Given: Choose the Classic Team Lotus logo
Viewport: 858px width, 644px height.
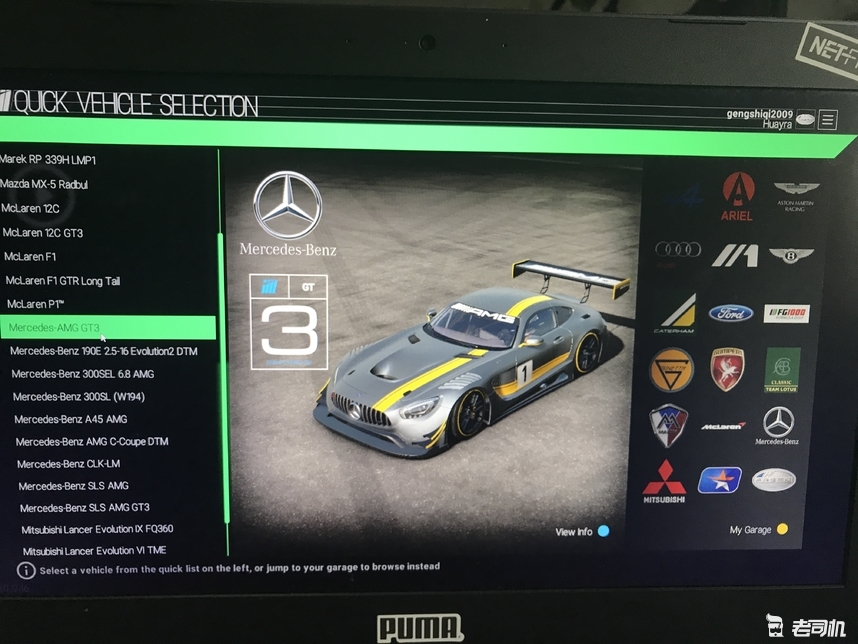Looking at the screenshot, I should [782, 370].
